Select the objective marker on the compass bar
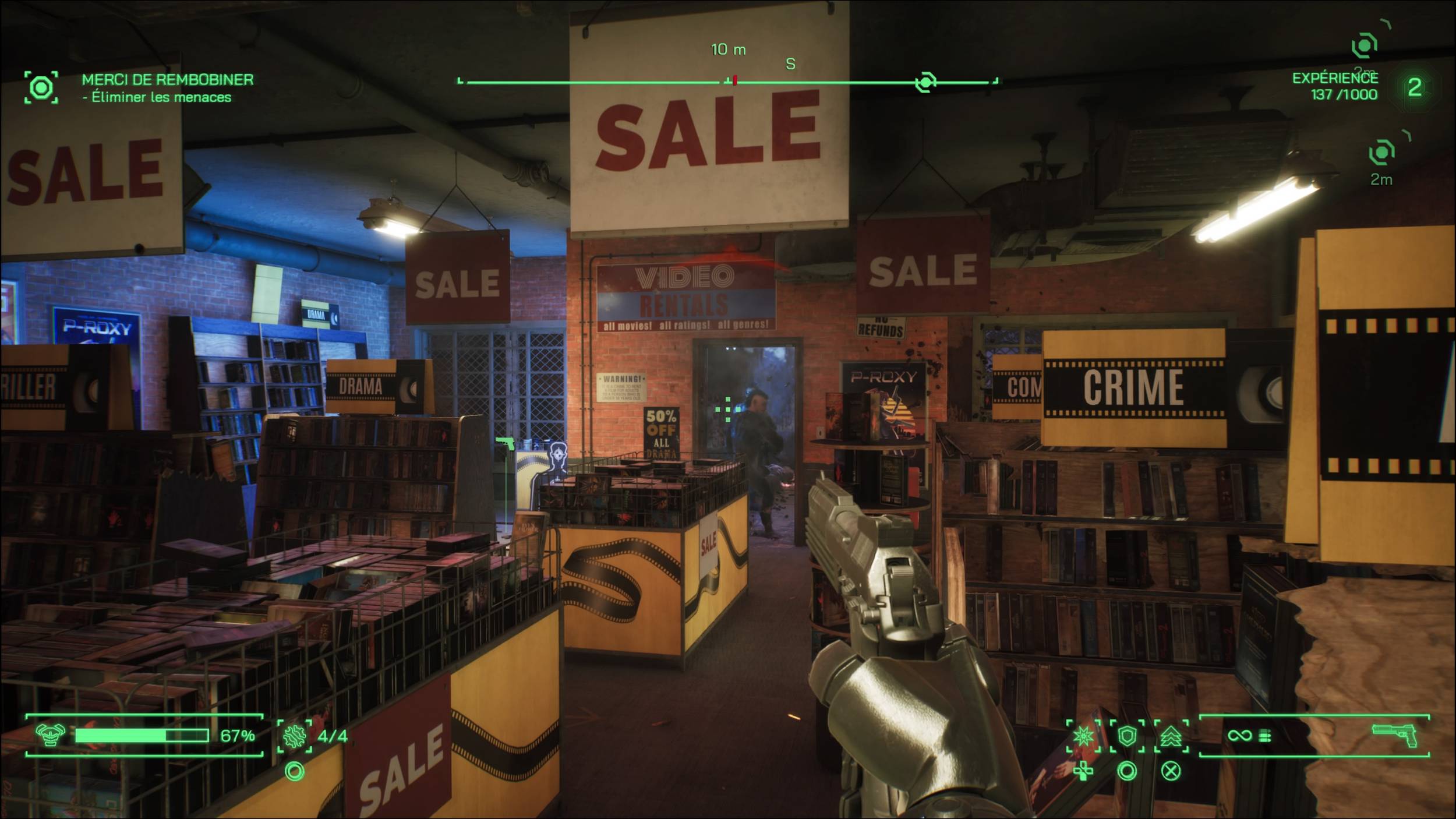Viewport: 1456px width, 819px height. (x=925, y=82)
